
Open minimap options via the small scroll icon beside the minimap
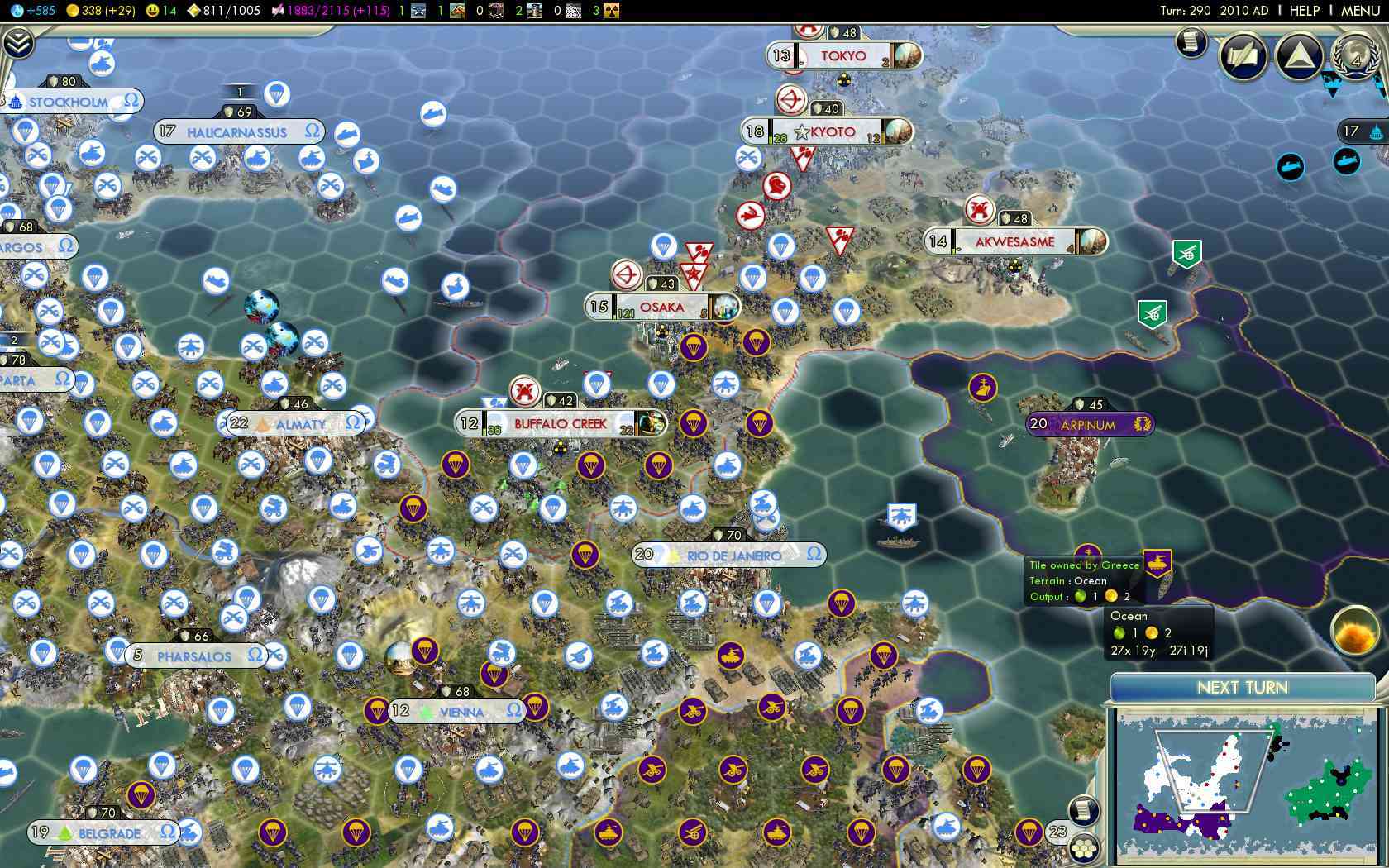[1084, 810]
